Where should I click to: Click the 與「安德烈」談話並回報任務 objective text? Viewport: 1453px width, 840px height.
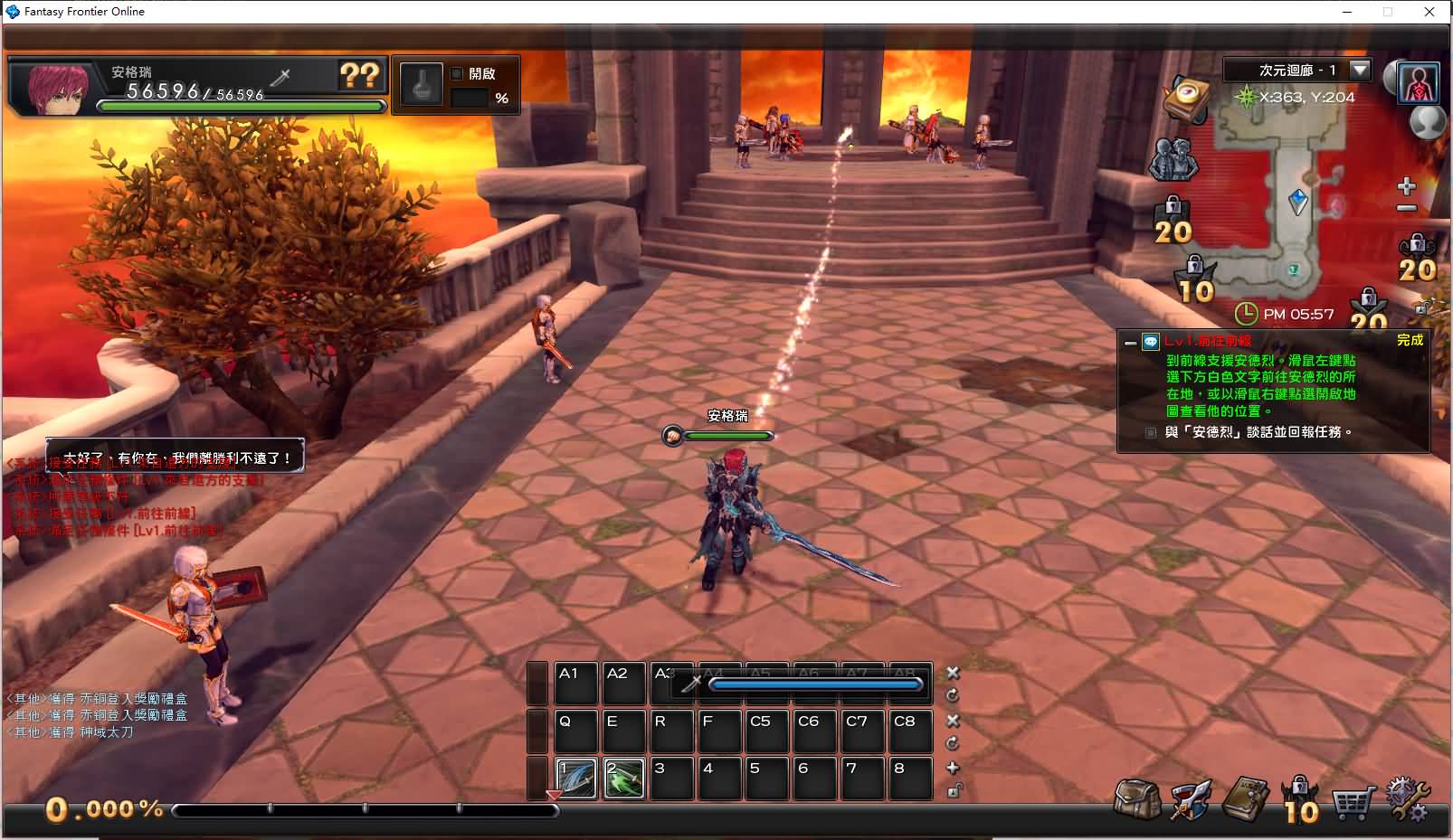tap(1258, 432)
